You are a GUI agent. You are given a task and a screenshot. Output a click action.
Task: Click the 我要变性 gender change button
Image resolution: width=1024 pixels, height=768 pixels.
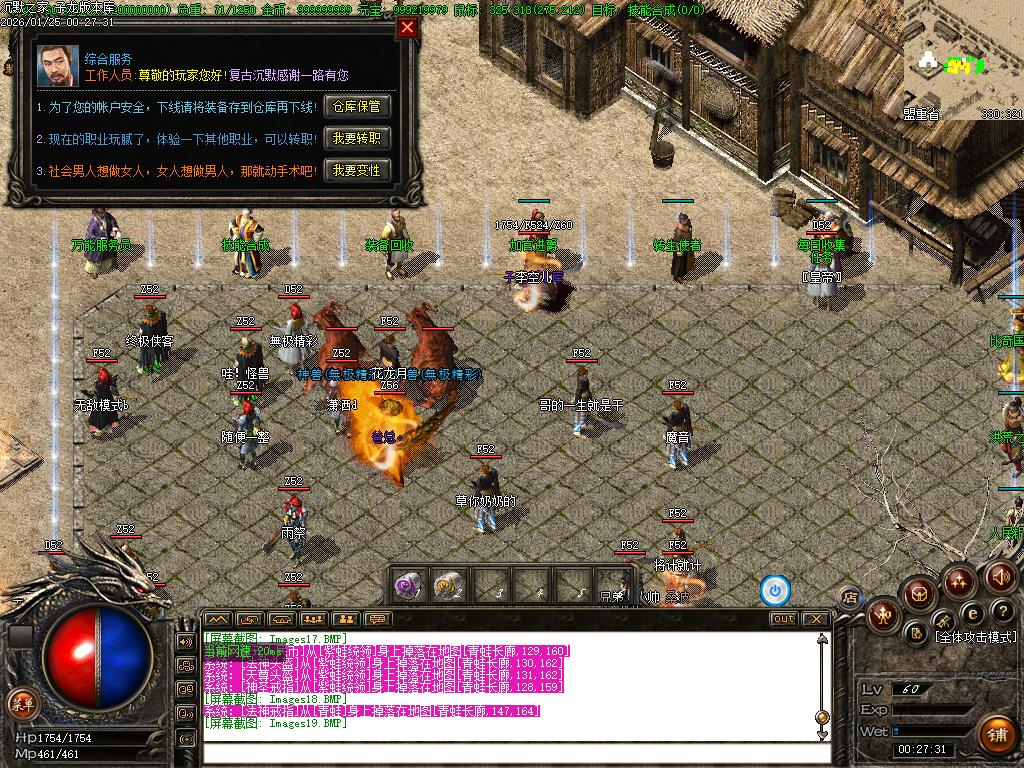coord(356,170)
